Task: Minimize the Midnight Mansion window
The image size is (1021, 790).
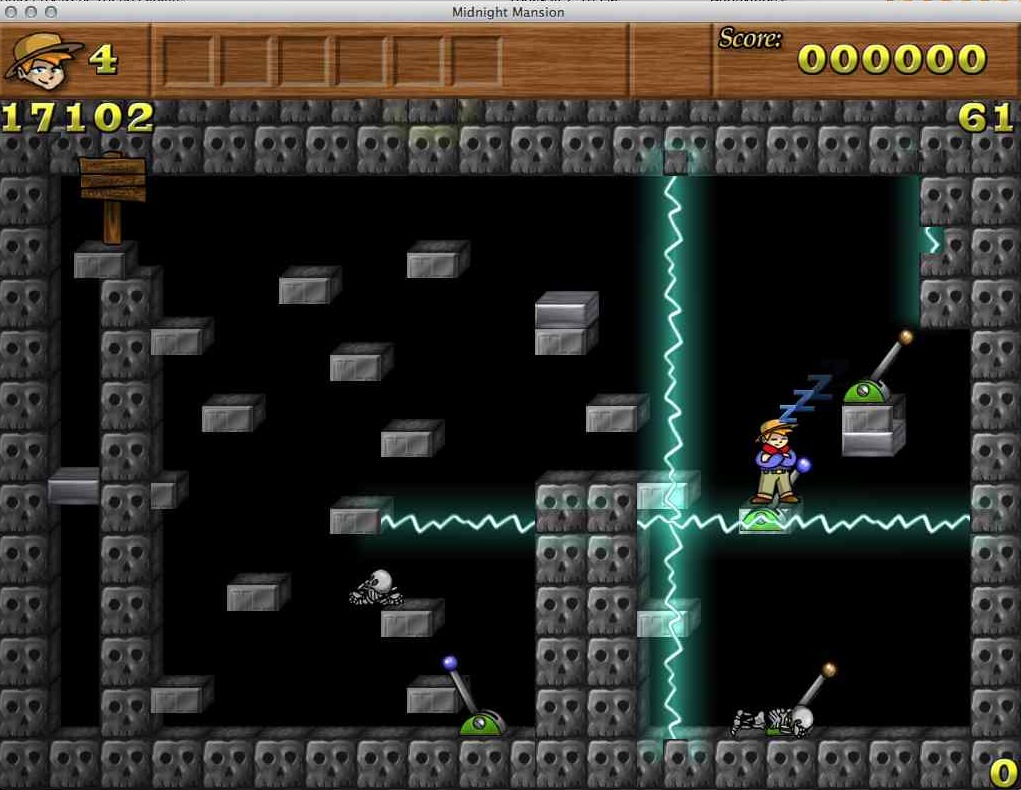Action: click(x=31, y=12)
